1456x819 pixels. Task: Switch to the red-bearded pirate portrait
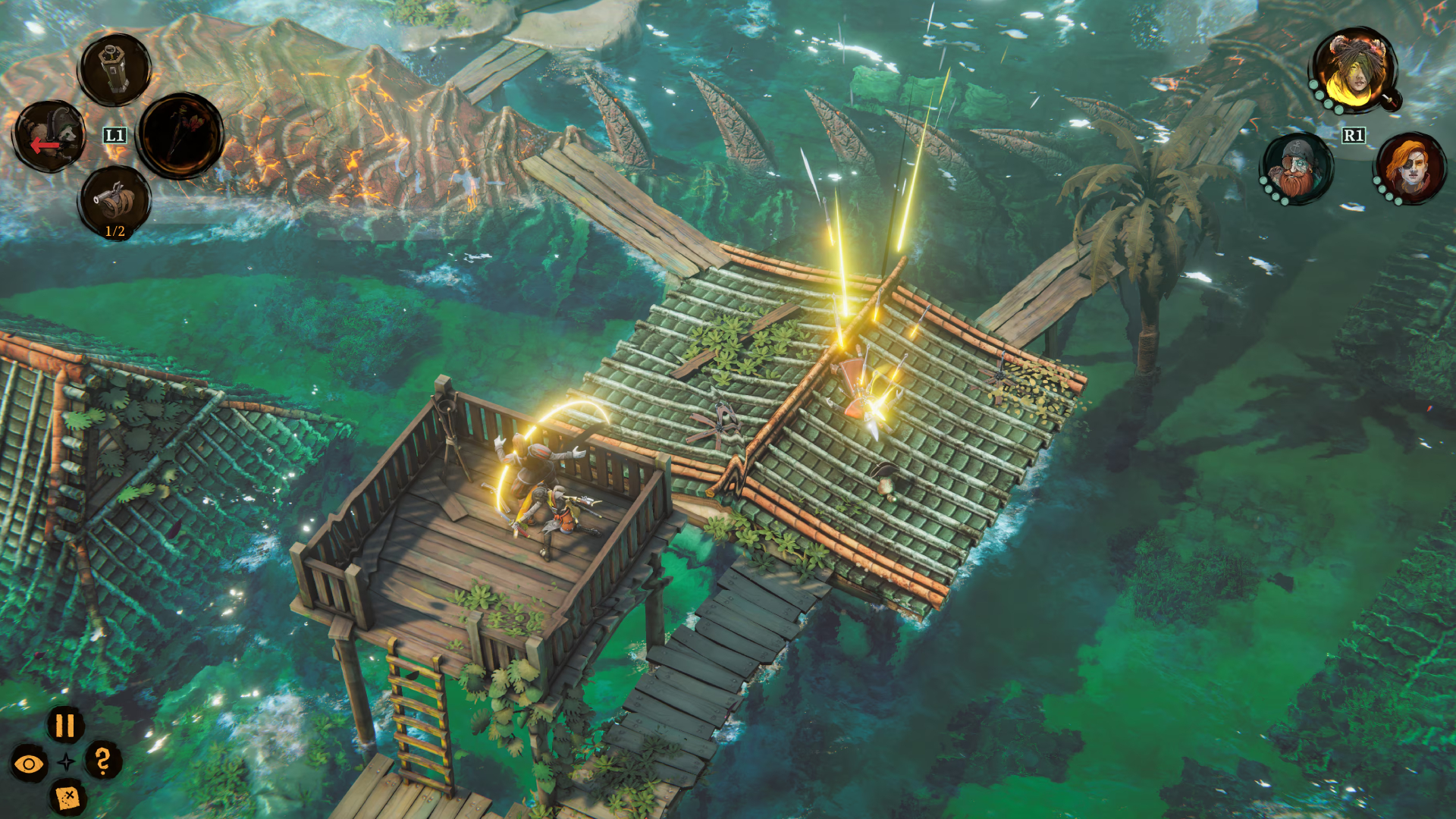[x=1297, y=168]
